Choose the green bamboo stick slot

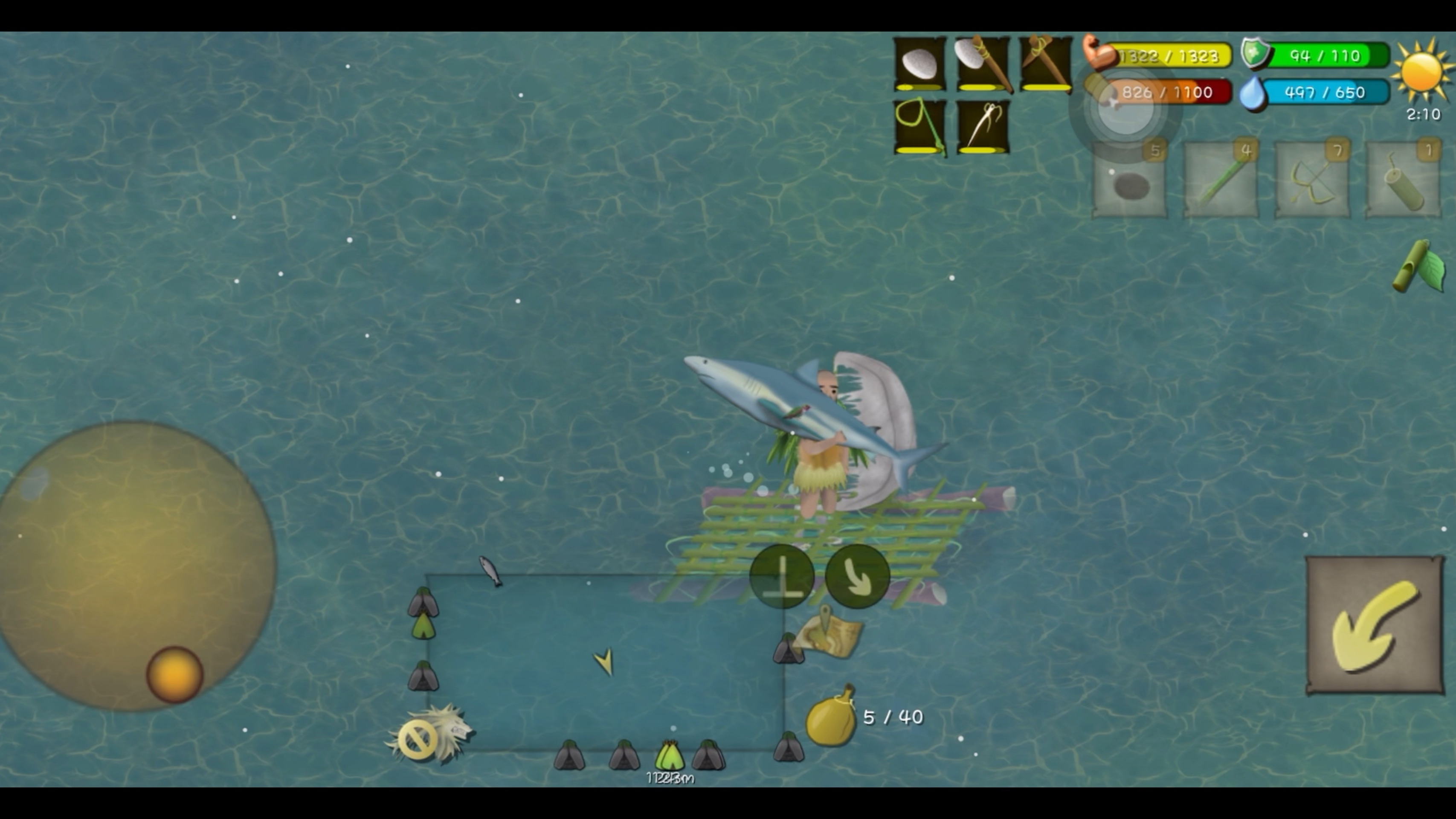point(1221,180)
